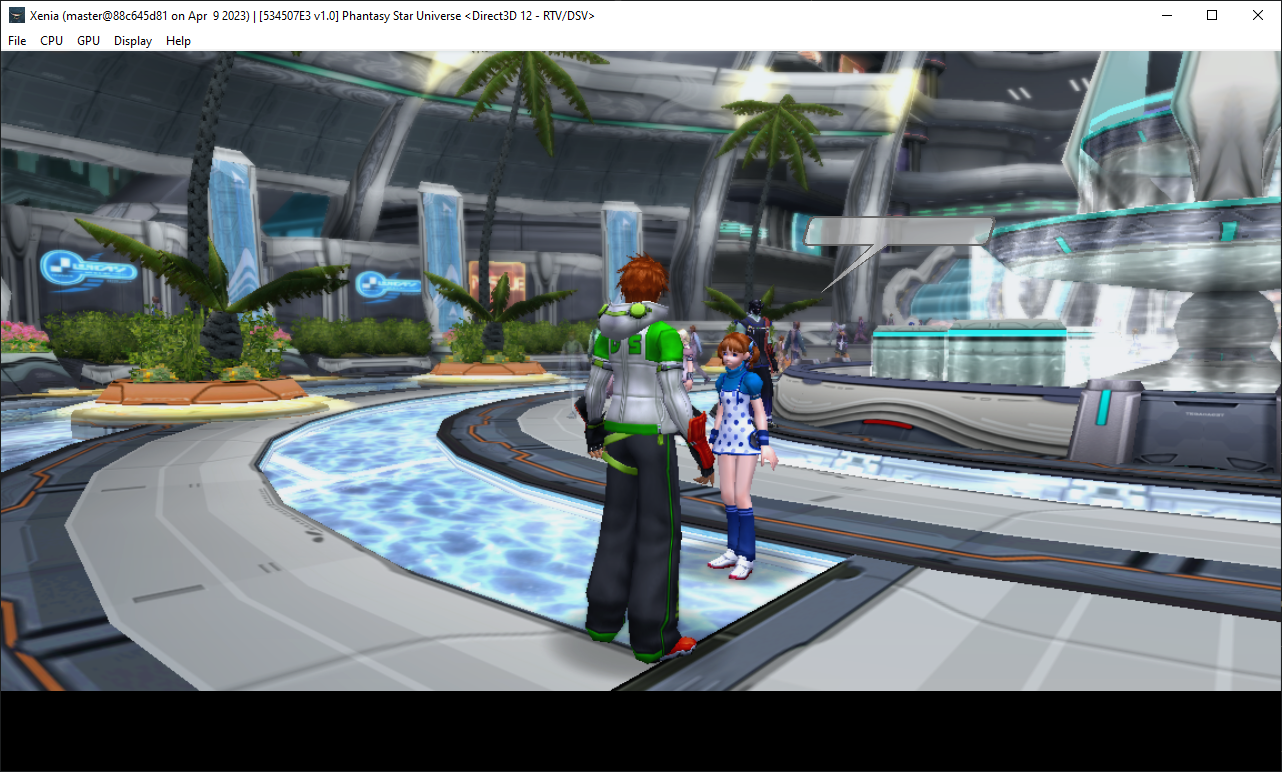Open the Help menu
This screenshot has height=772, width=1282.
[178, 41]
